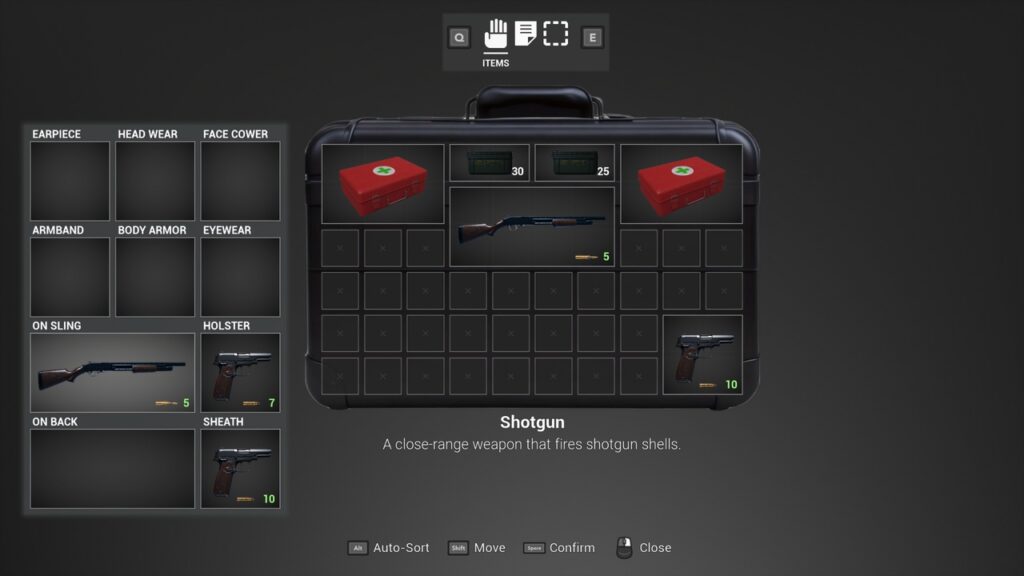Select the empty On Back slot

click(x=112, y=469)
